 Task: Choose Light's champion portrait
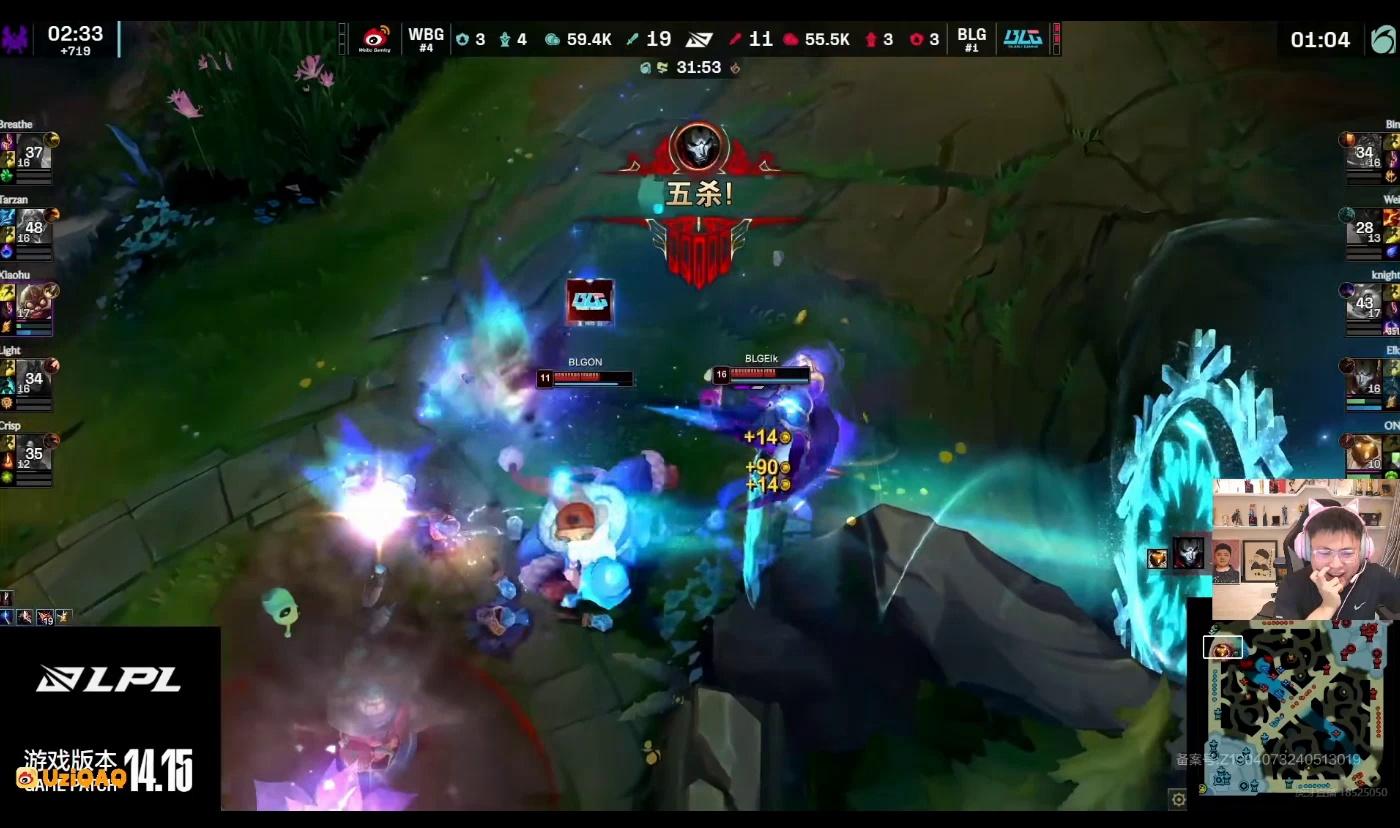point(34,378)
